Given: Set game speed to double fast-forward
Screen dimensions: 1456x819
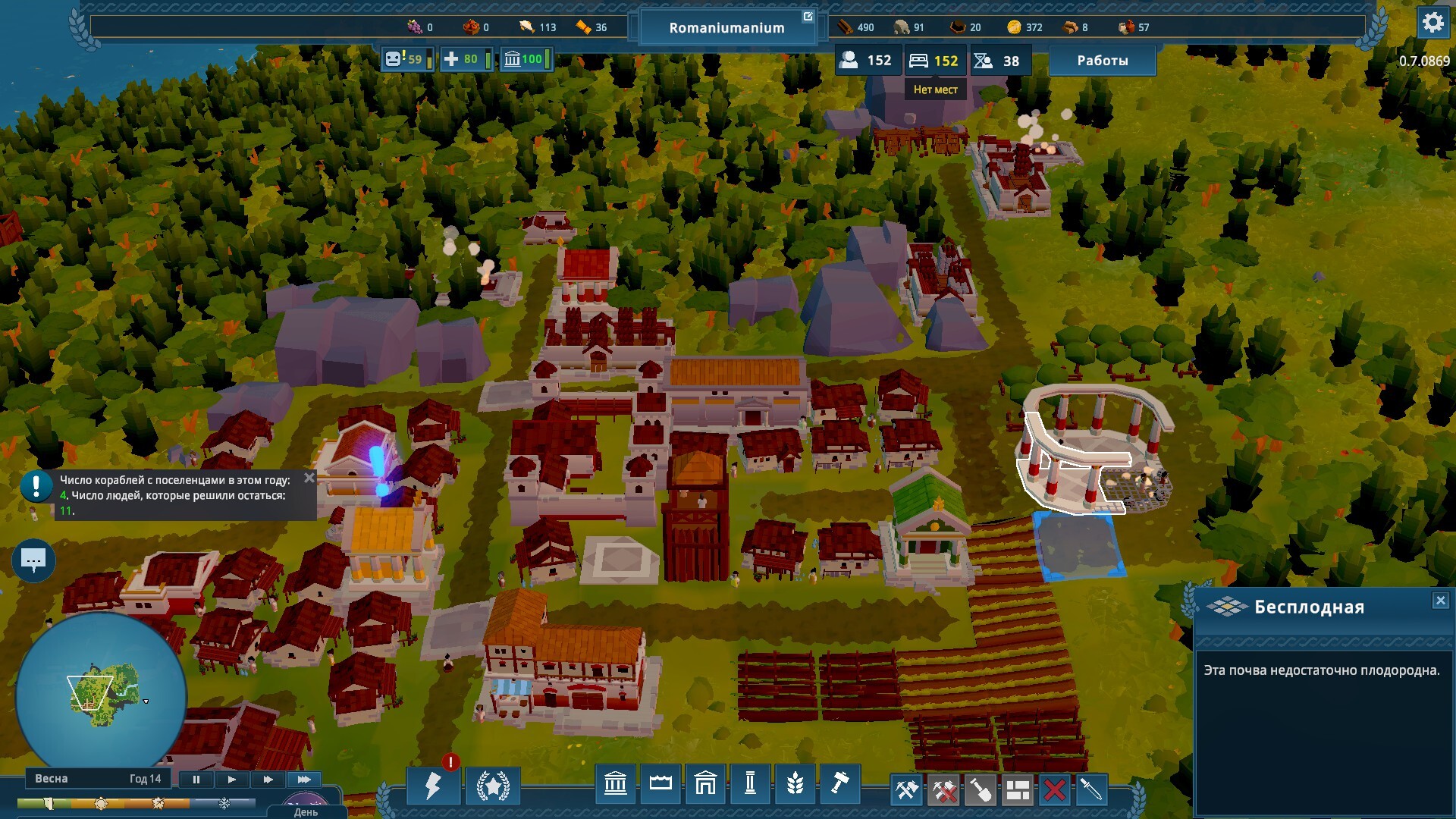Looking at the screenshot, I should [x=268, y=780].
